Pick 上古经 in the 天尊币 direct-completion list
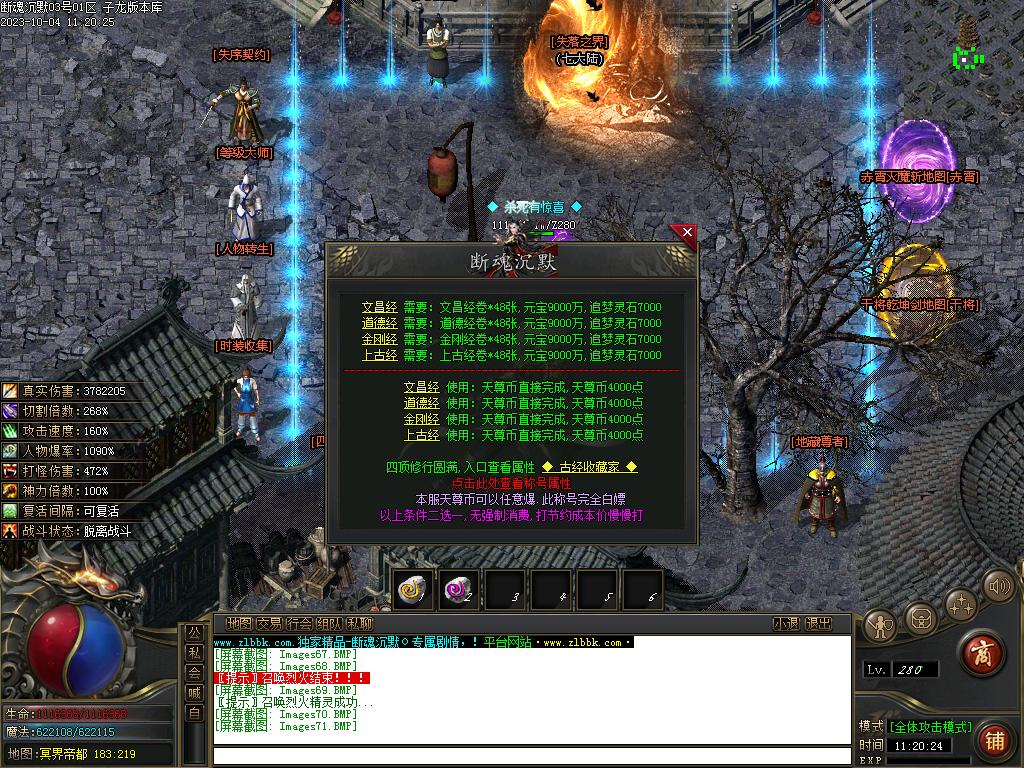The height and width of the screenshot is (768, 1024). point(421,435)
